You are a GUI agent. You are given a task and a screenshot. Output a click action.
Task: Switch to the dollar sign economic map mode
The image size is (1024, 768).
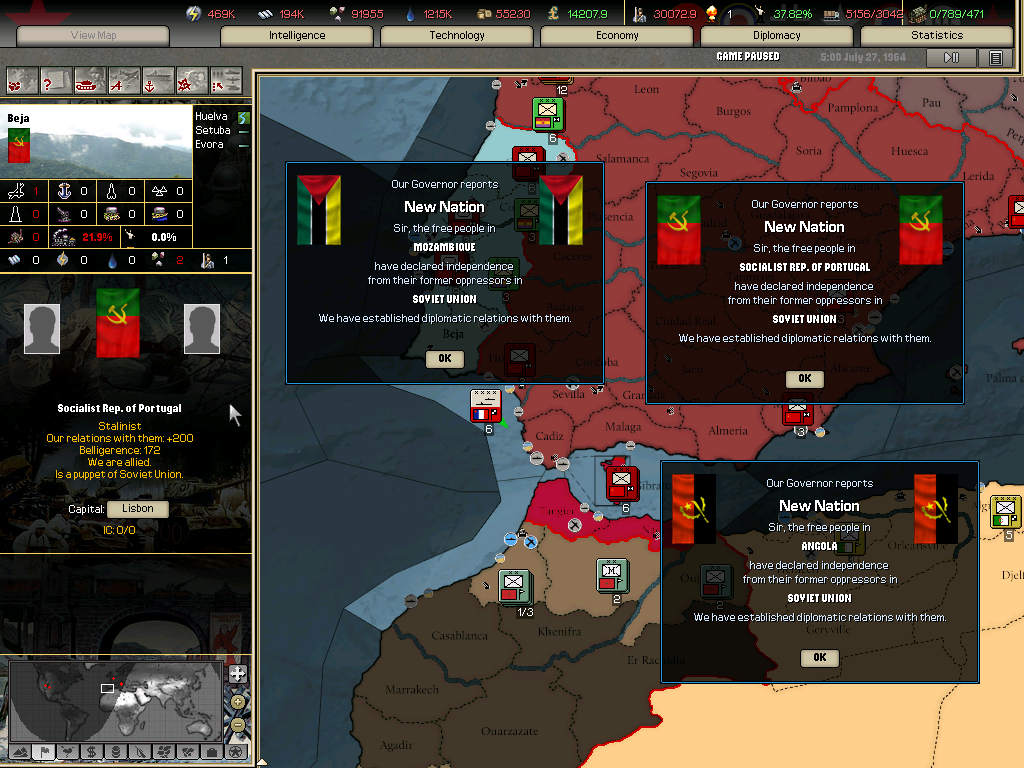(x=91, y=752)
